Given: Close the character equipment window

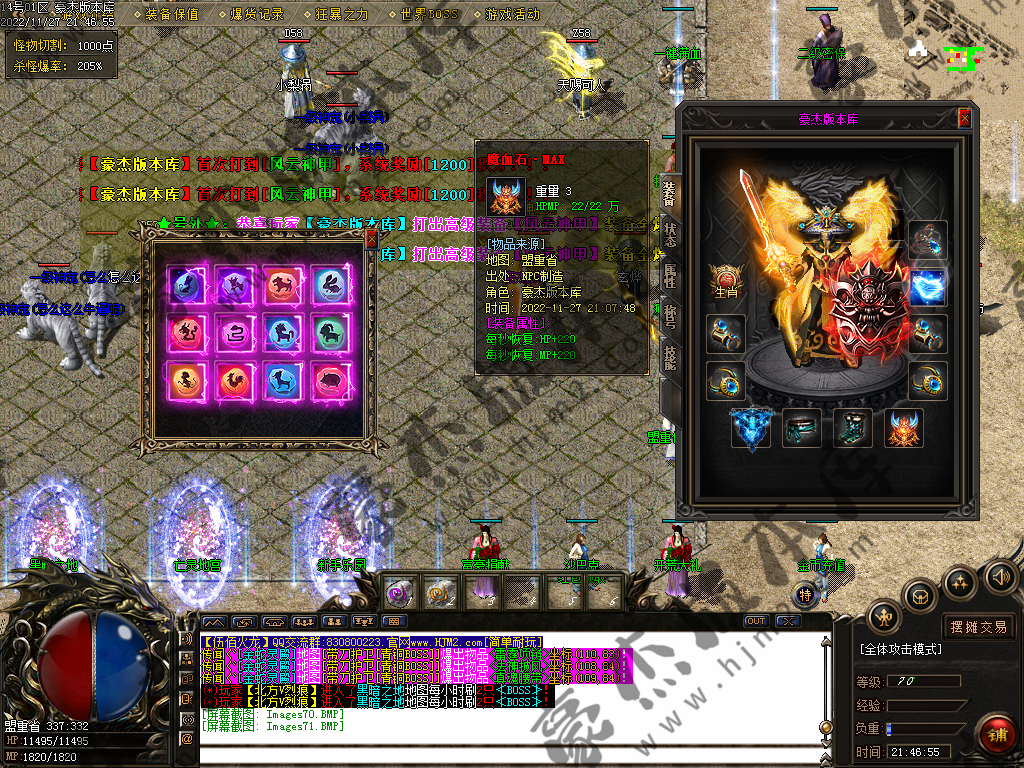Looking at the screenshot, I should click(x=964, y=118).
